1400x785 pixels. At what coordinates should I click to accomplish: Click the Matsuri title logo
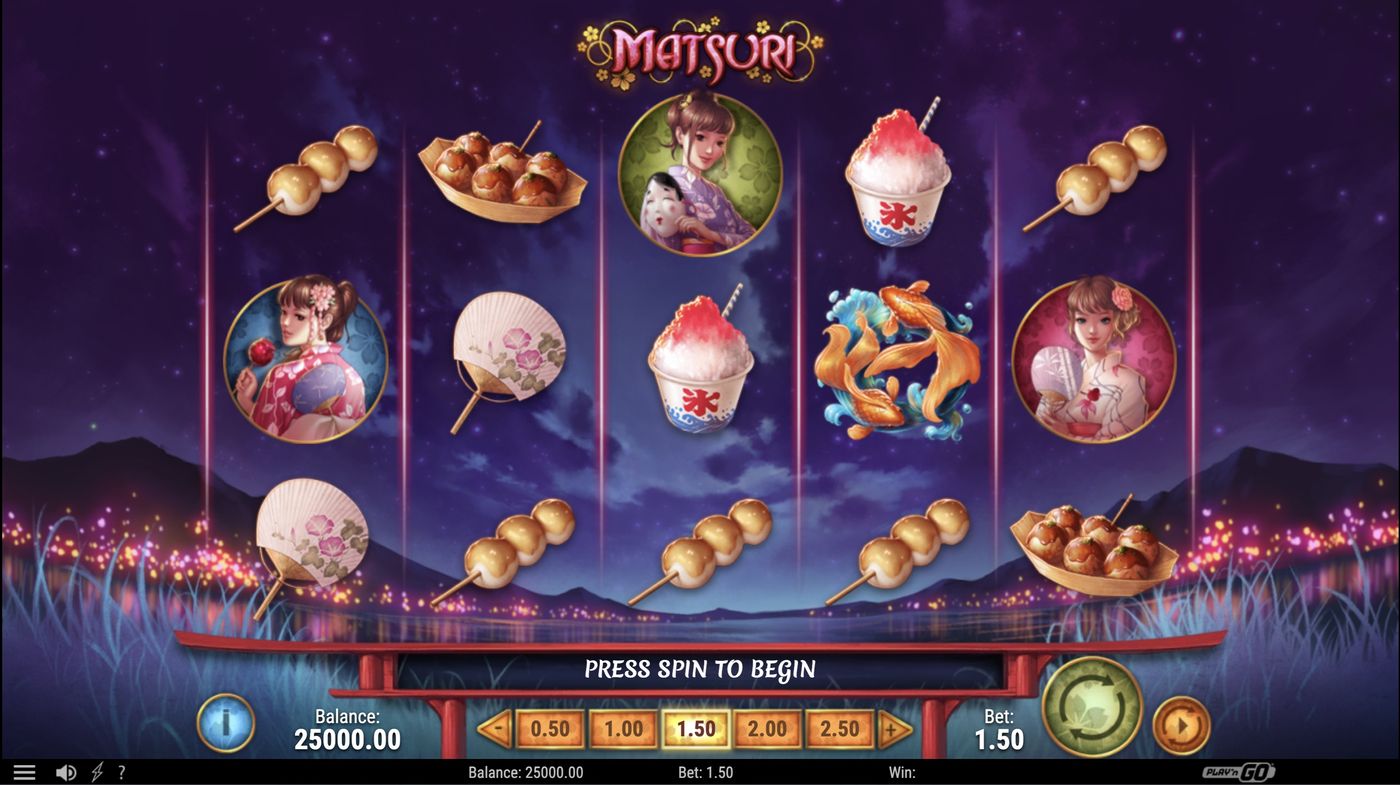[x=700, y=47]
